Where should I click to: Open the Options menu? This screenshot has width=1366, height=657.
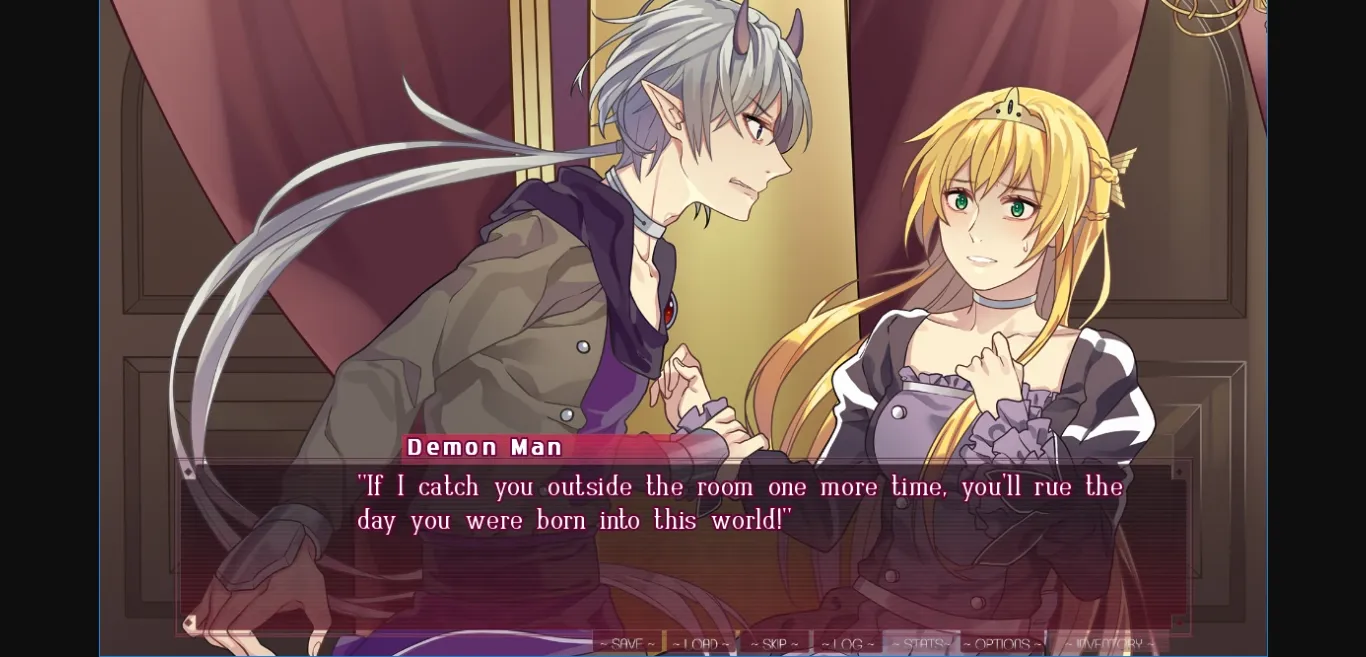click(x=1002, y=644)
